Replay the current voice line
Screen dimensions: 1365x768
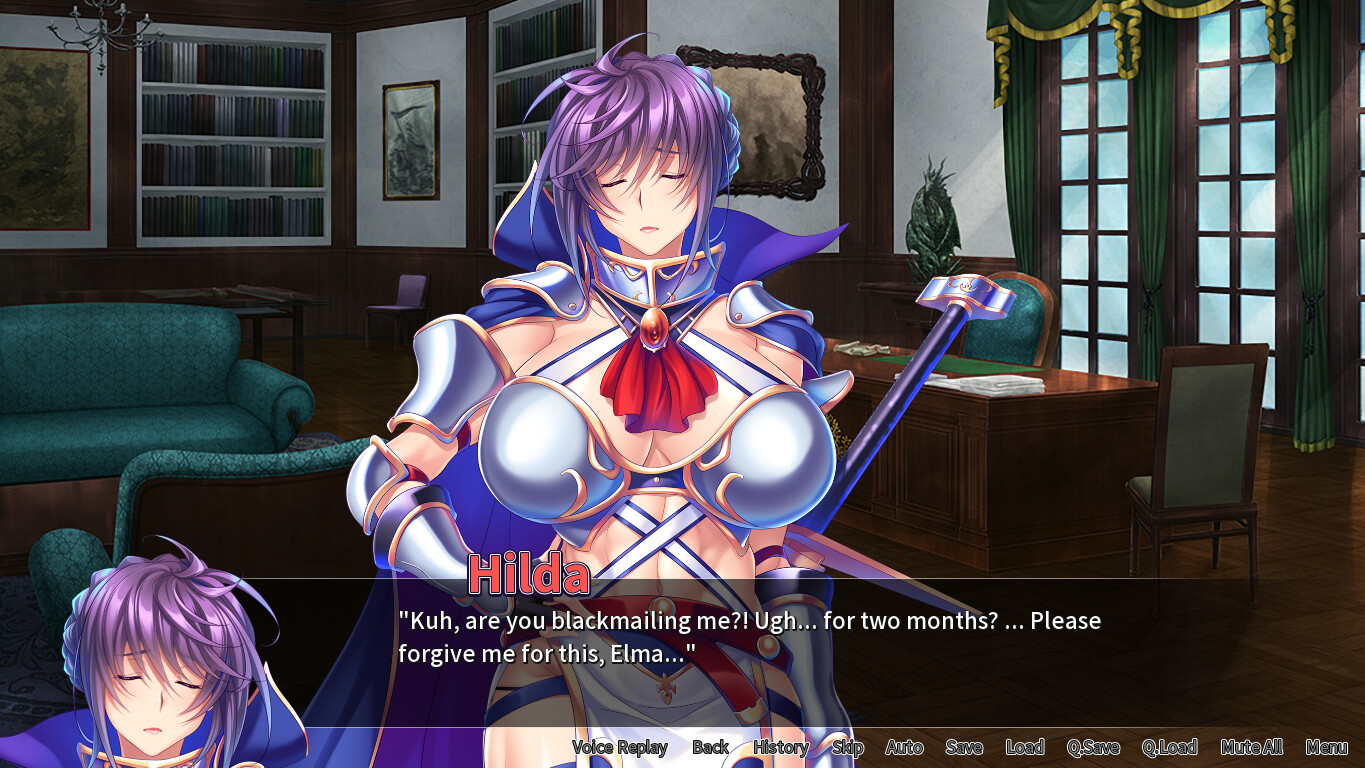coord(620,747)
